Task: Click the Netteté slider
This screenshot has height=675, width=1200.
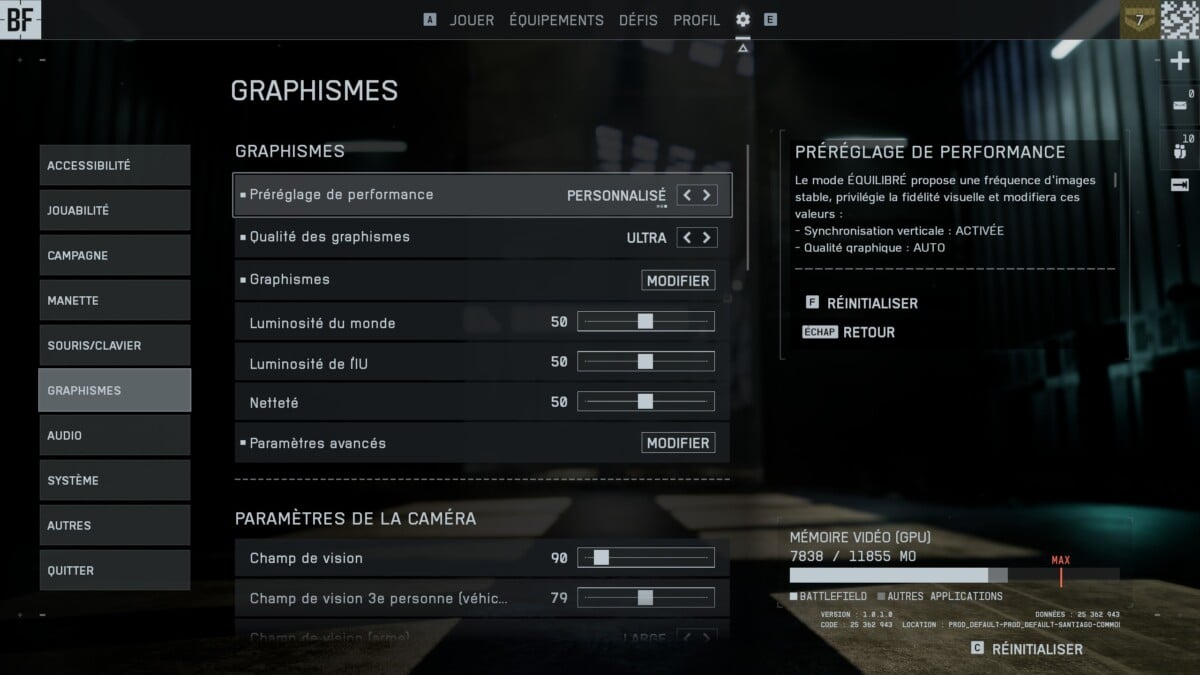Action: tap(646, 402)
